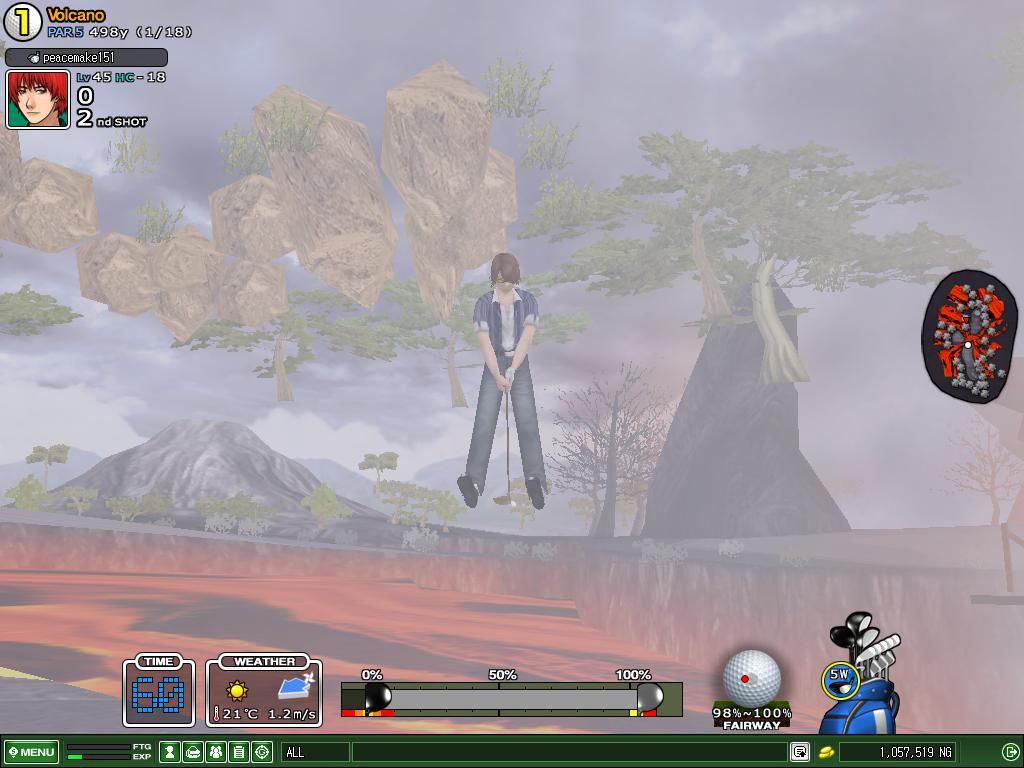Click the single player profile icon
Screen dimensions: 1024x768
coord(170,752)
